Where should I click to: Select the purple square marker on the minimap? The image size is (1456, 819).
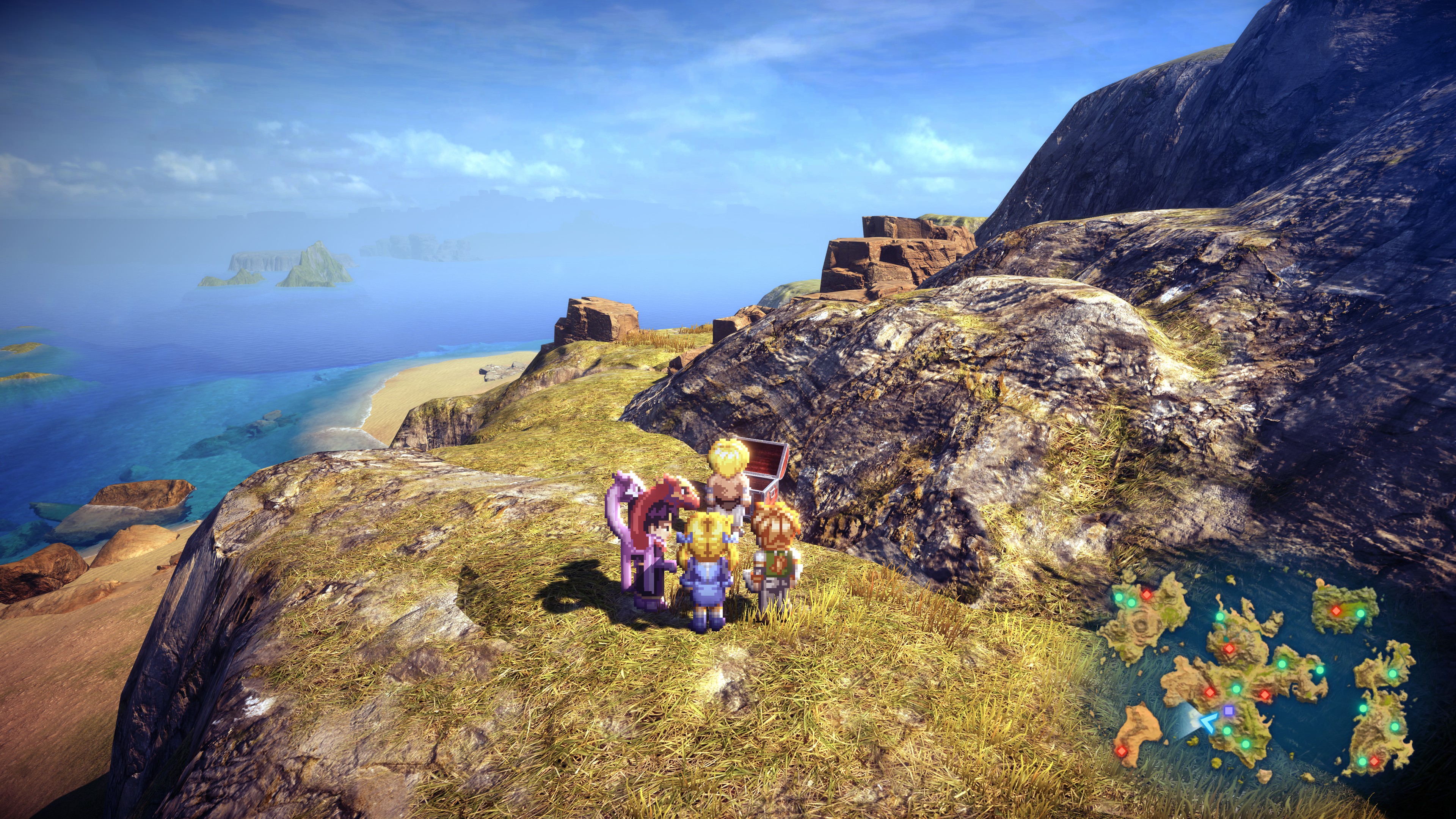pos(1228,710)
